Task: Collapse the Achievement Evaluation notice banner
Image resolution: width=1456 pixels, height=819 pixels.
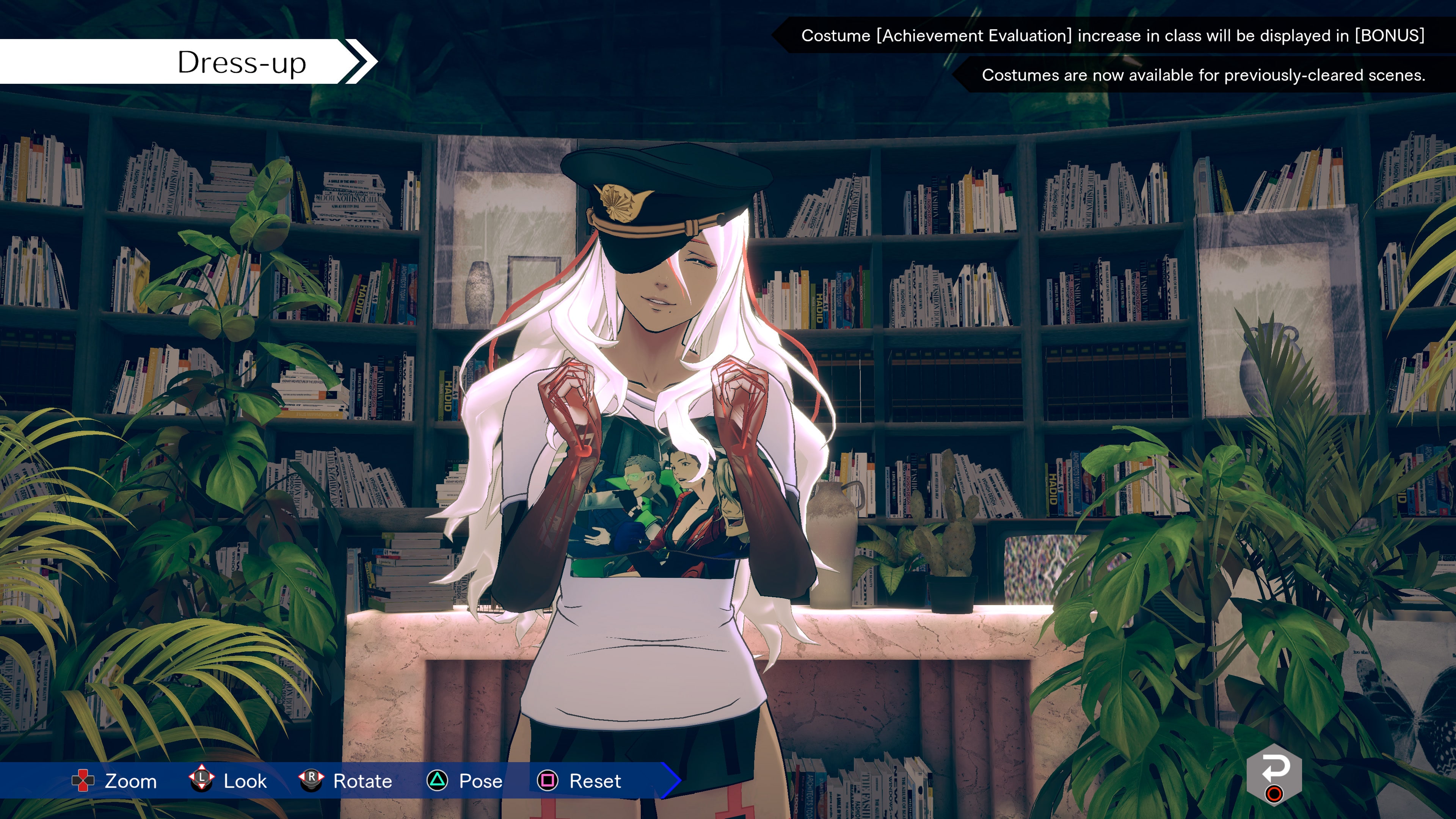Action: pos(1113,37)
